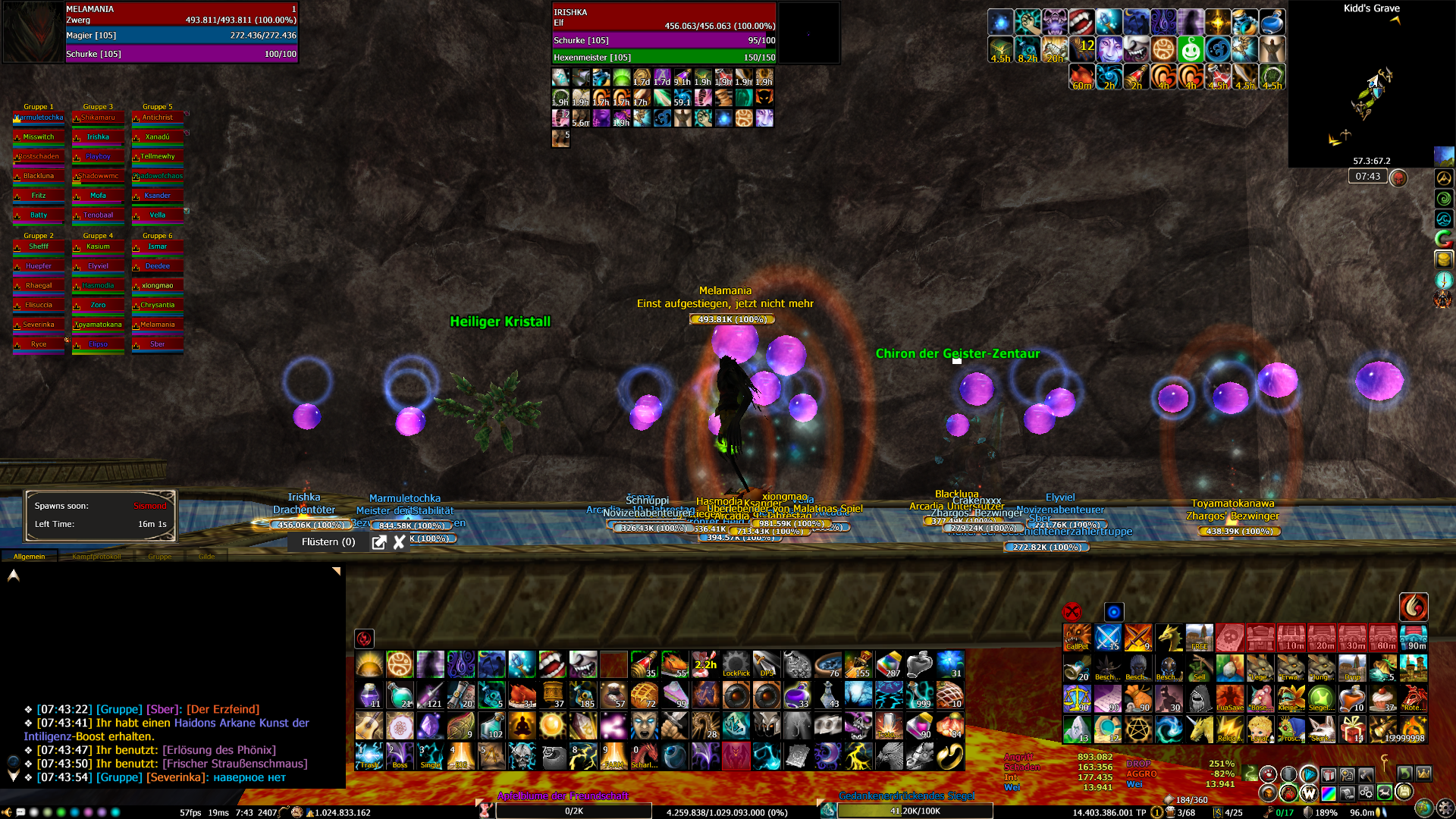Use the CallPet action slot
The image size is (1456, 819).
point(1077,638)
